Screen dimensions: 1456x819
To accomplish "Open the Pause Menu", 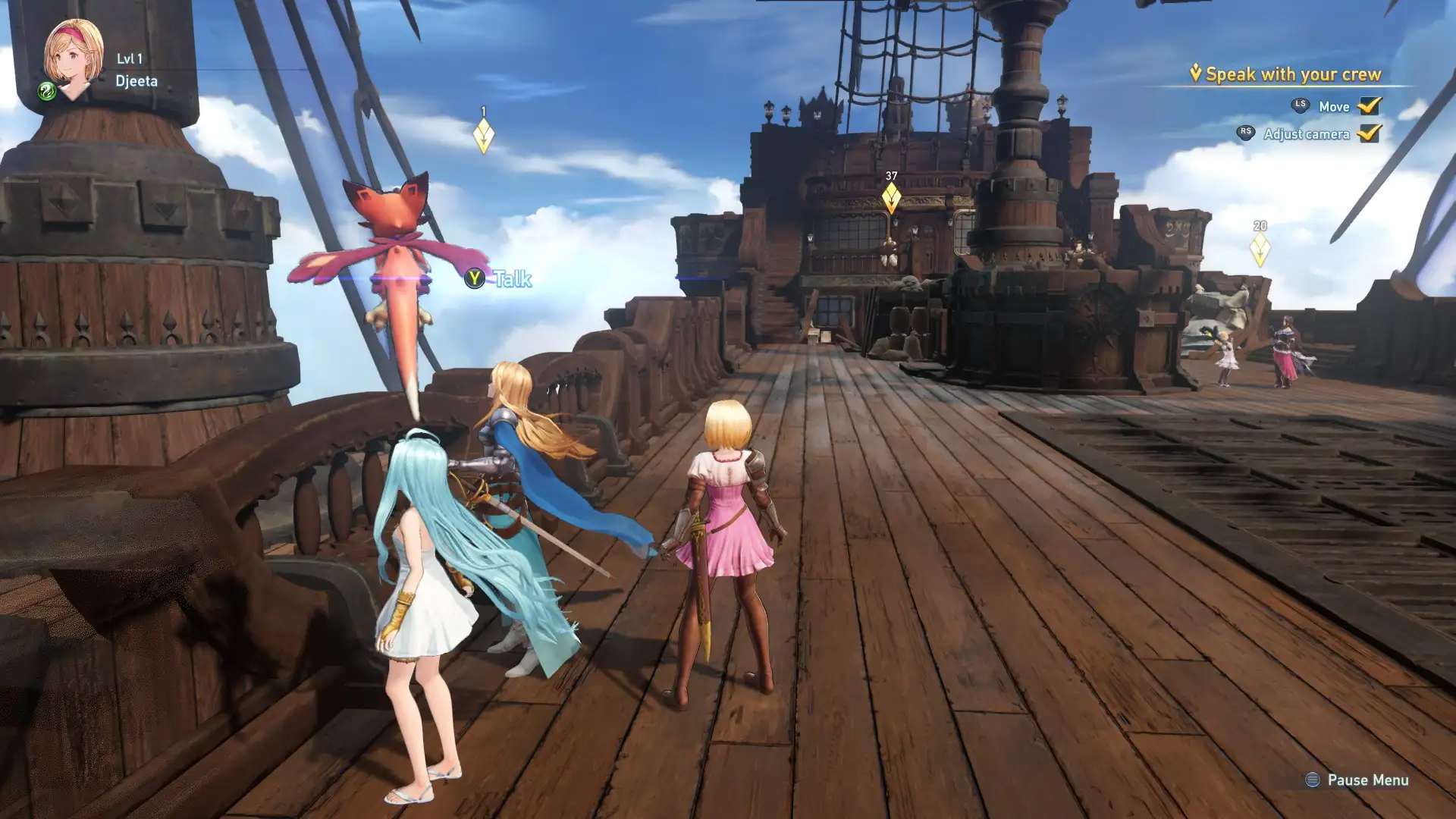I will click(1357, 780).
